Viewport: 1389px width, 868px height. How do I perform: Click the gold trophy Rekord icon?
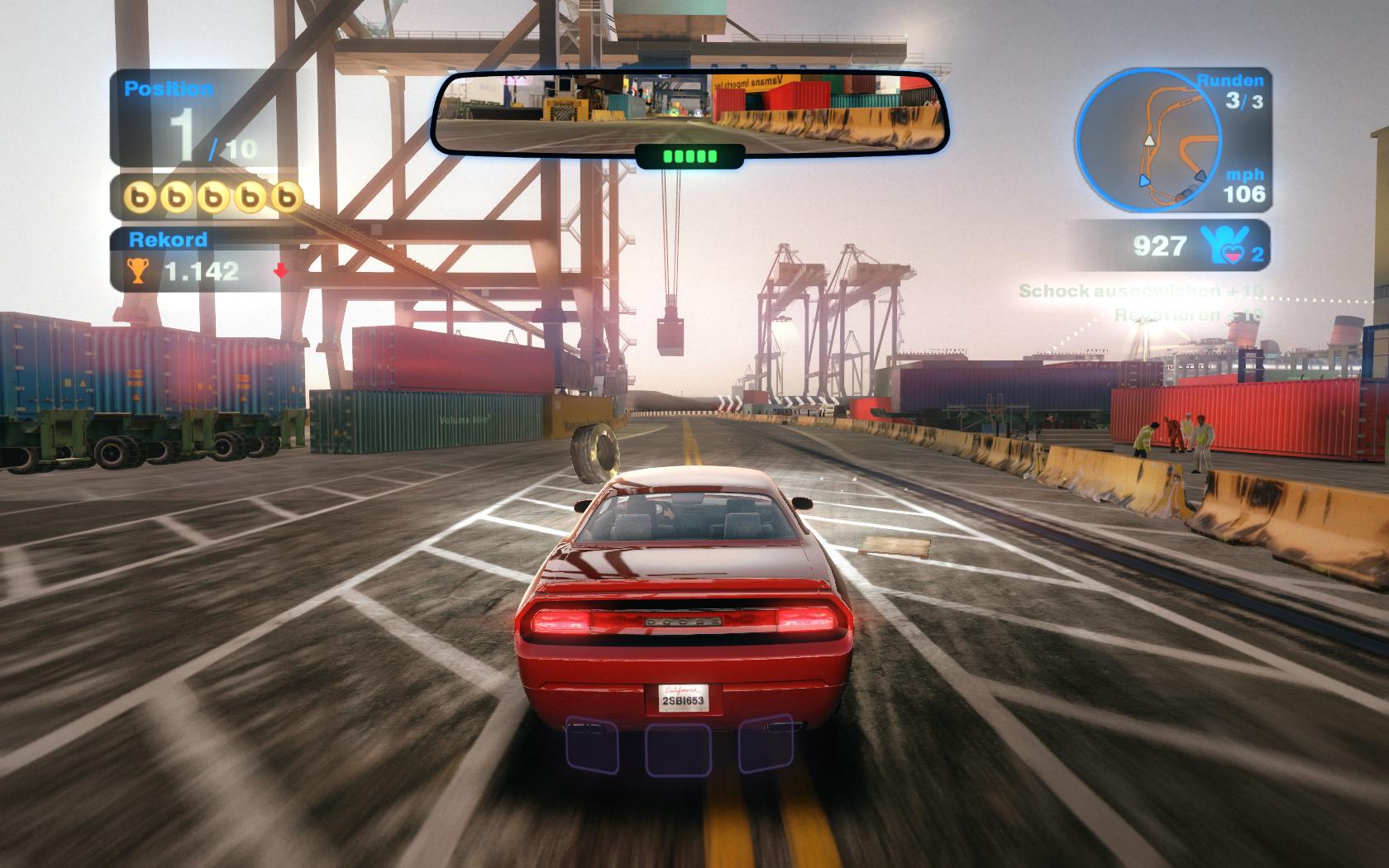(x=137, y=270)
